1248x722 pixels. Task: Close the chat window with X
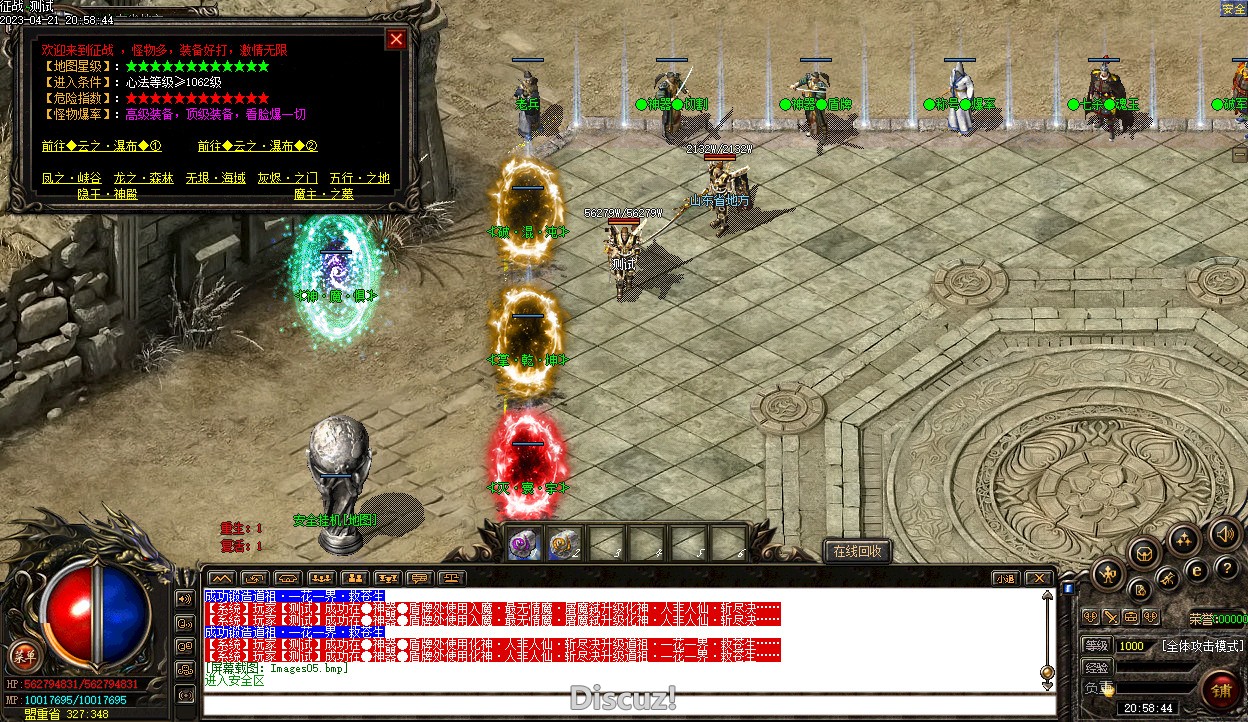(1039, 578)
